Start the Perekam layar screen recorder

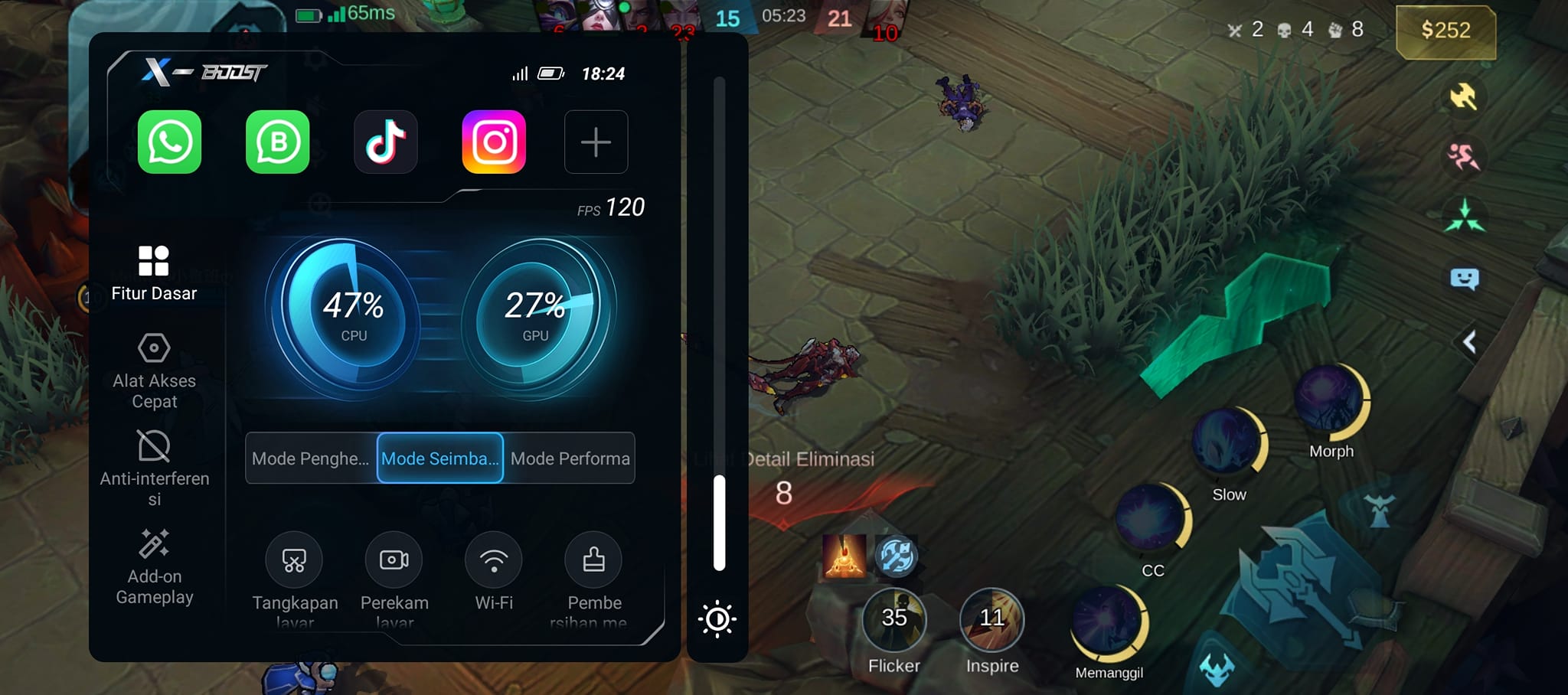(x=394, y=560)
